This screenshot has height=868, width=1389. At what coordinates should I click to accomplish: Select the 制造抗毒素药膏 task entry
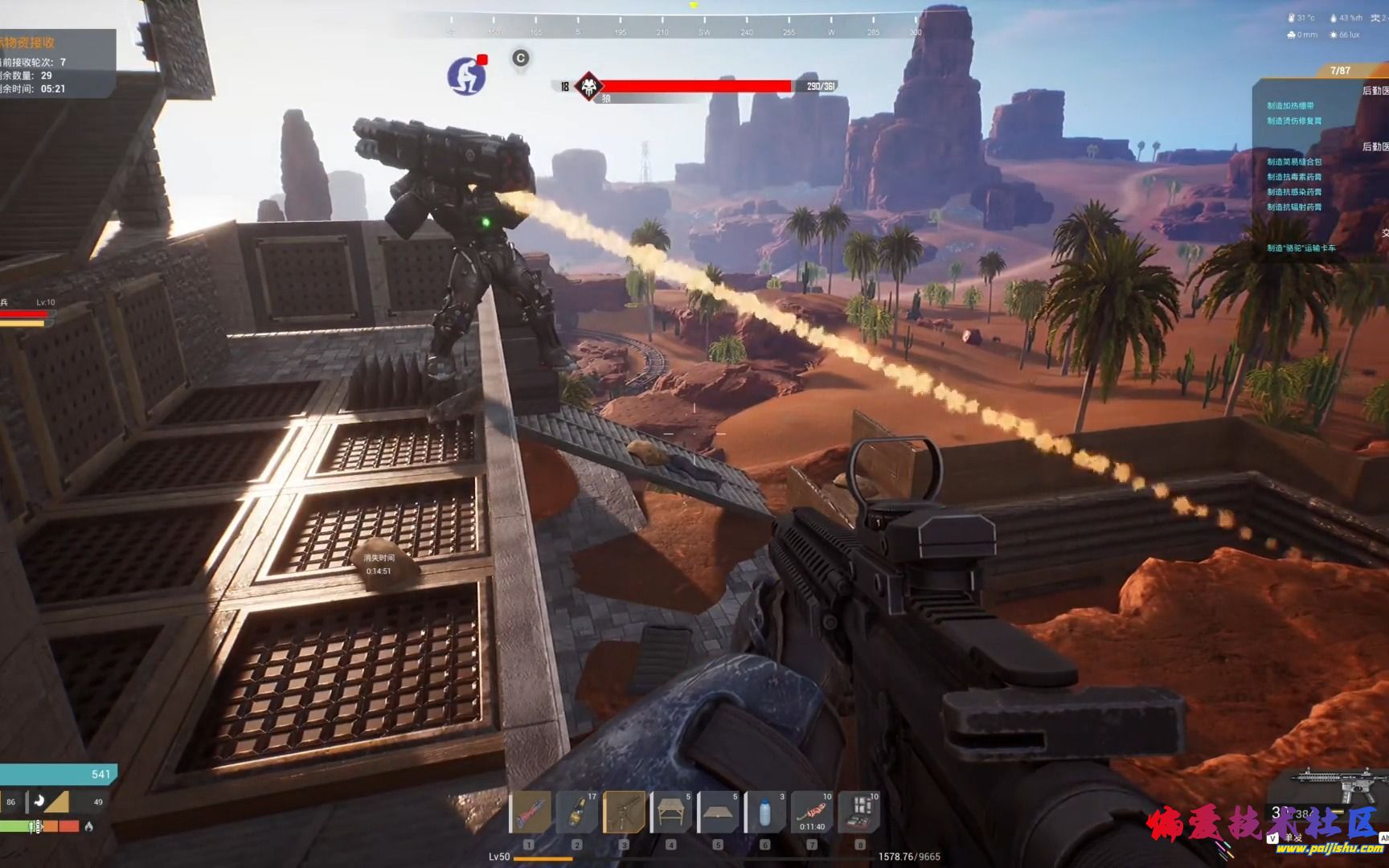[1294, 177]
